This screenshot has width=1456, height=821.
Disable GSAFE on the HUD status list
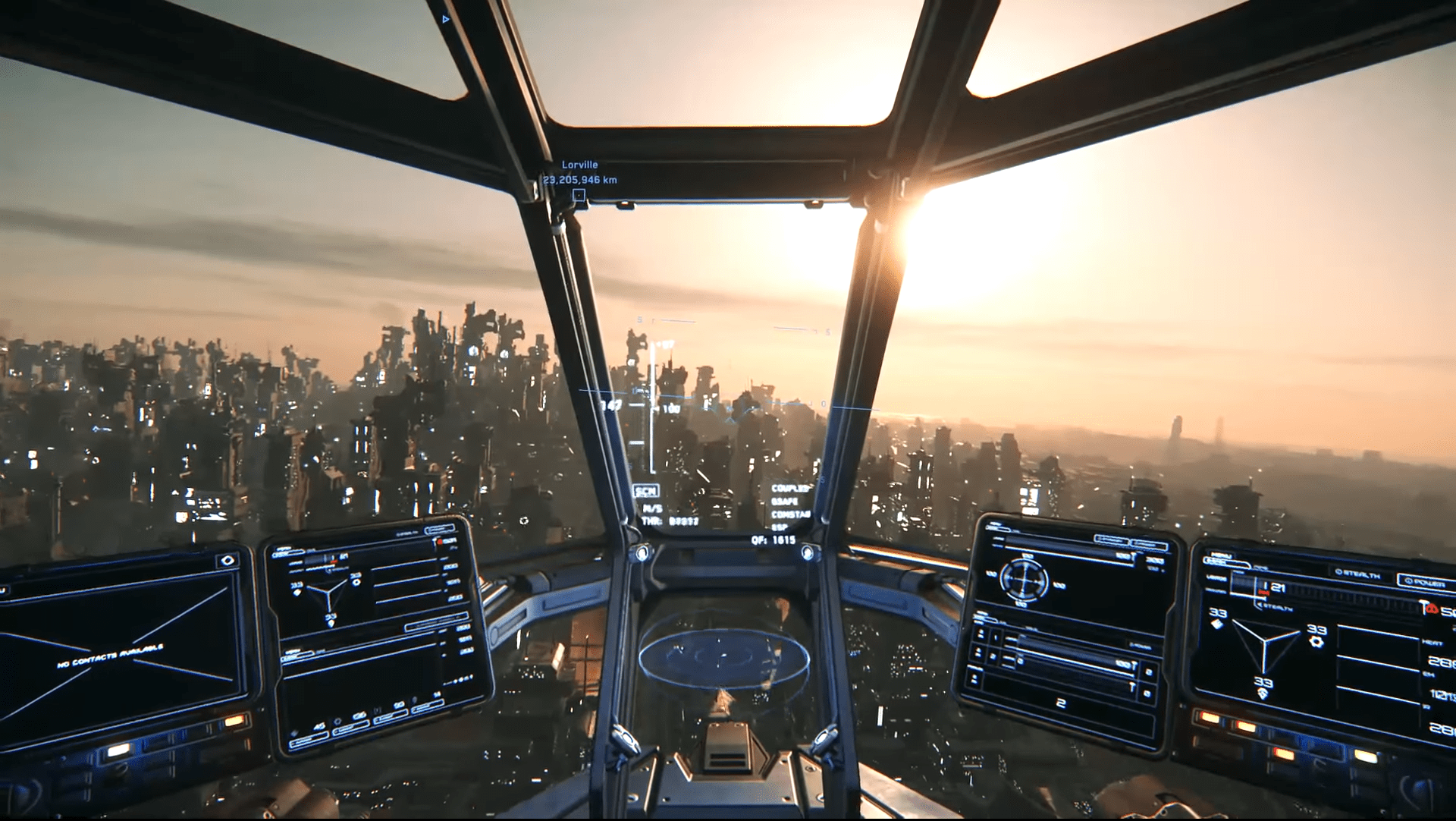pos(784,502)
